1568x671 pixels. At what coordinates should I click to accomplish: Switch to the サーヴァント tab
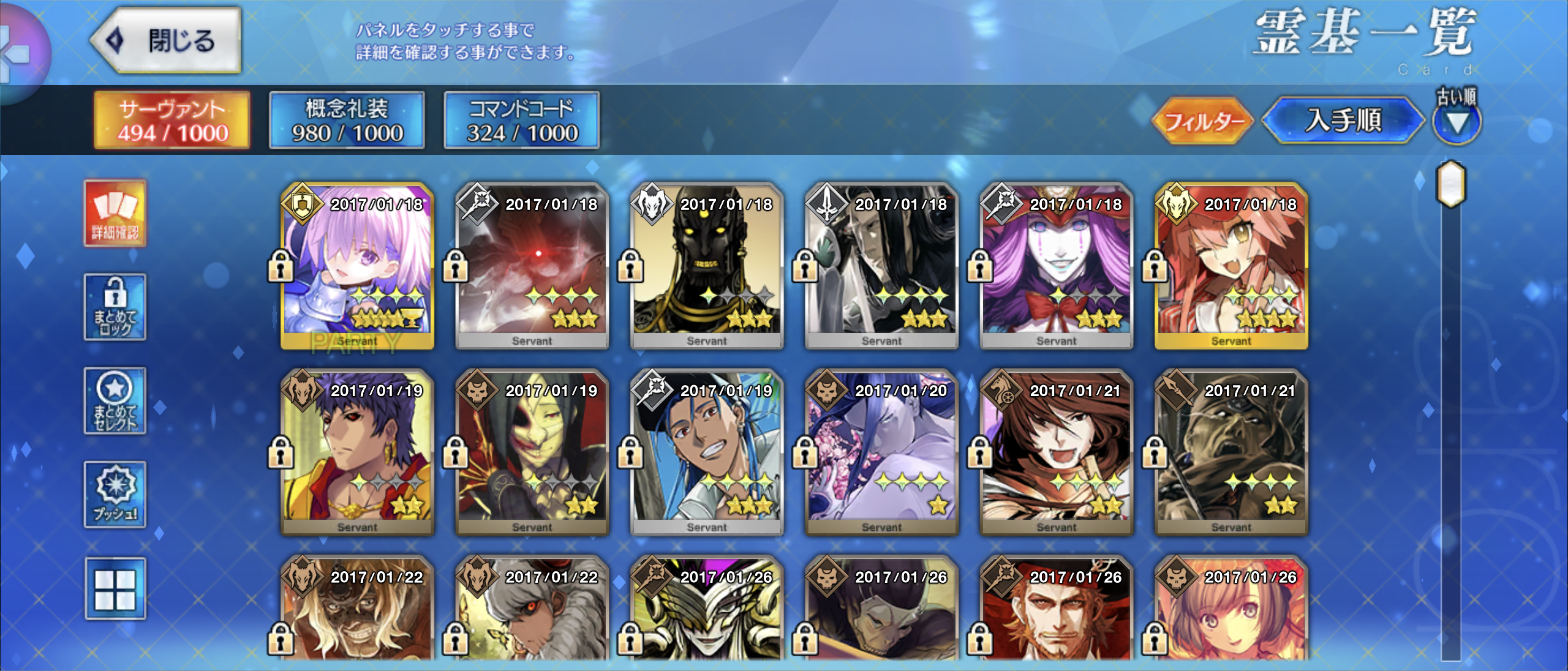[x=172, y=121]
